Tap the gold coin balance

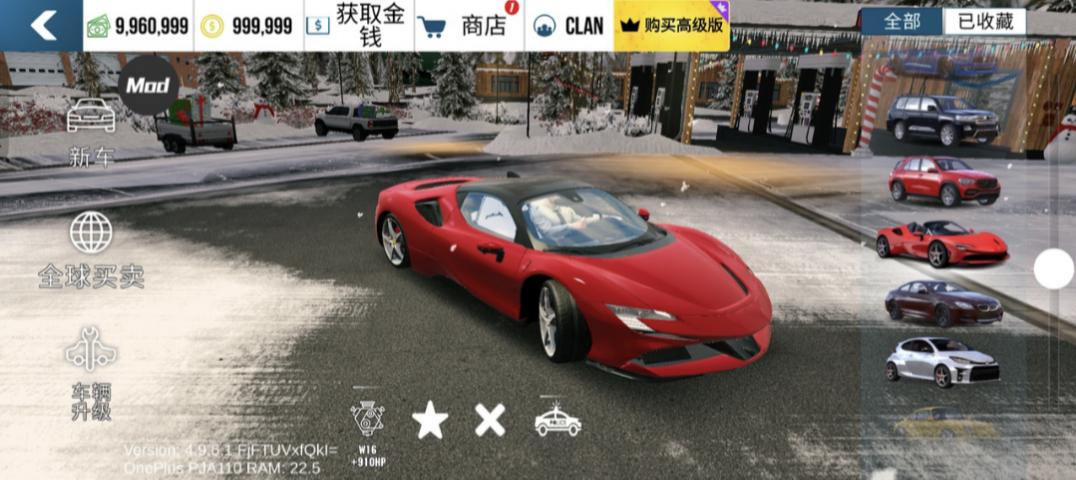pos(247,26)
